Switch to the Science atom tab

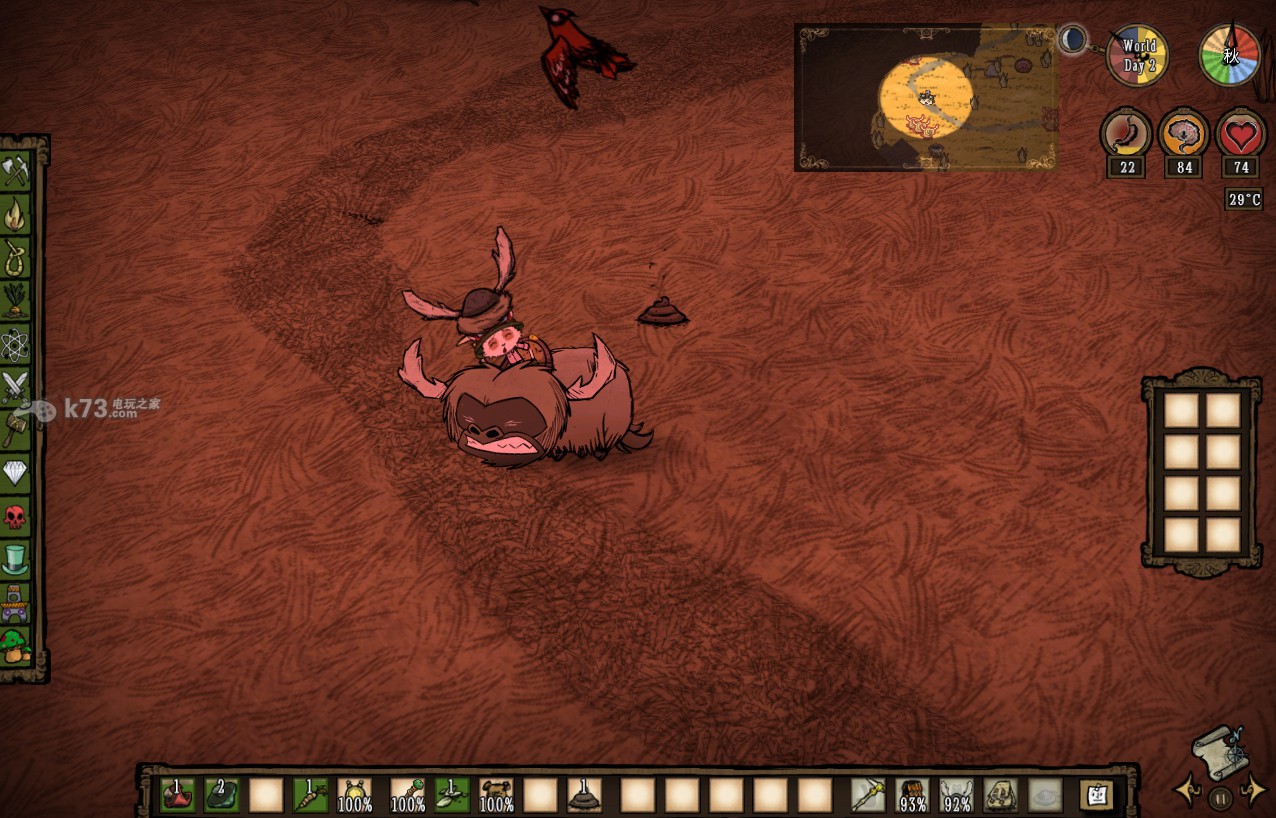point(16,344)
